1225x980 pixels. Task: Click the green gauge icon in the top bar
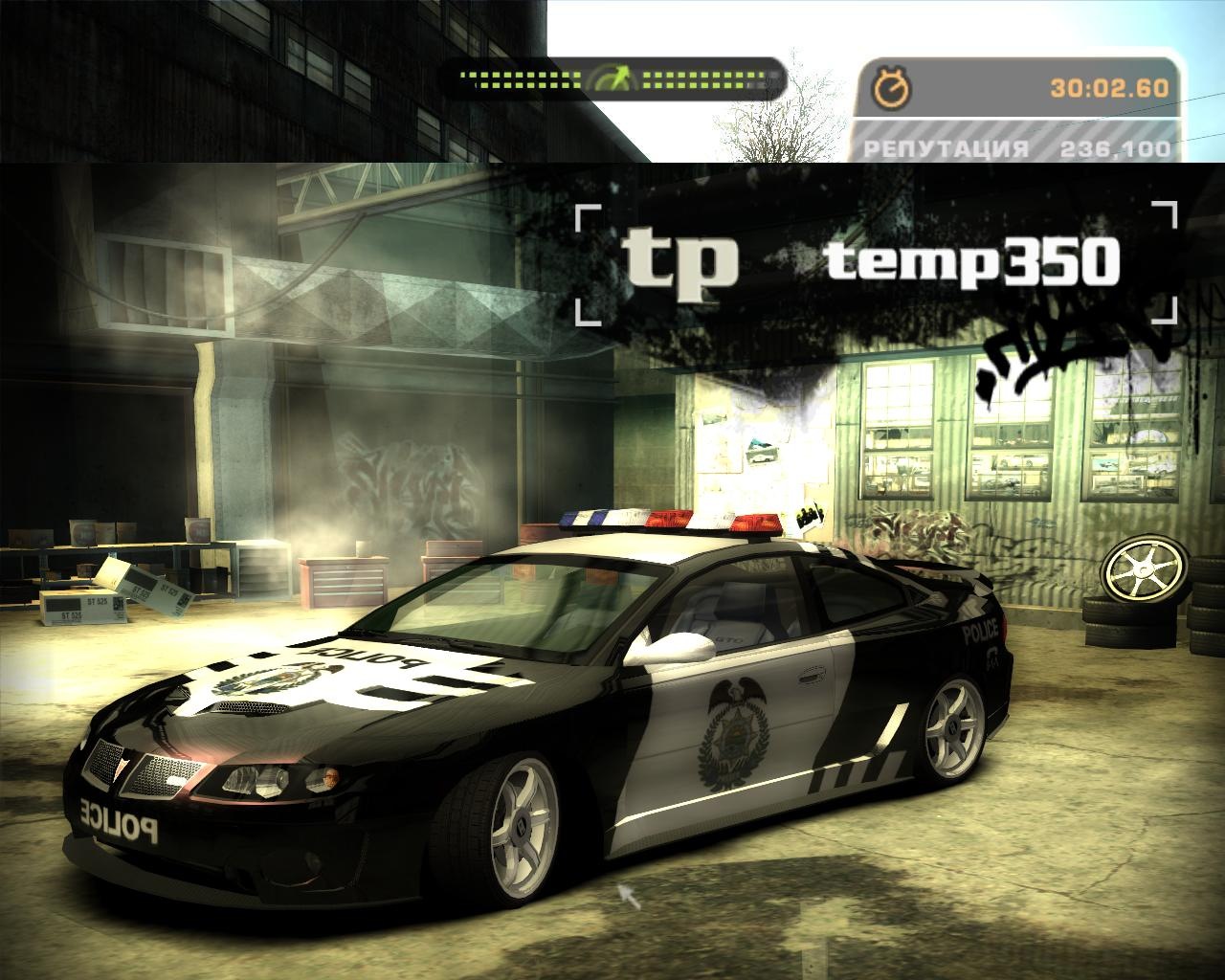pyautogui.click(x=612, y=79)
